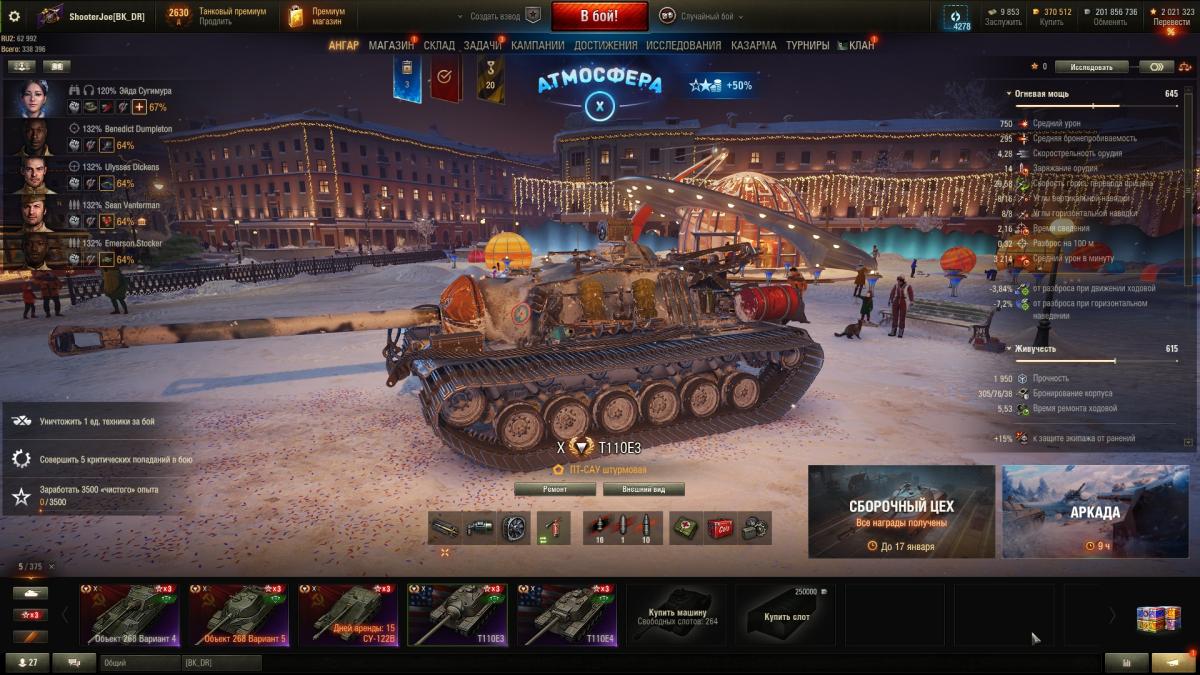
Task: Open the ТУРНИРЫ tab
Action: coord(807,45)
